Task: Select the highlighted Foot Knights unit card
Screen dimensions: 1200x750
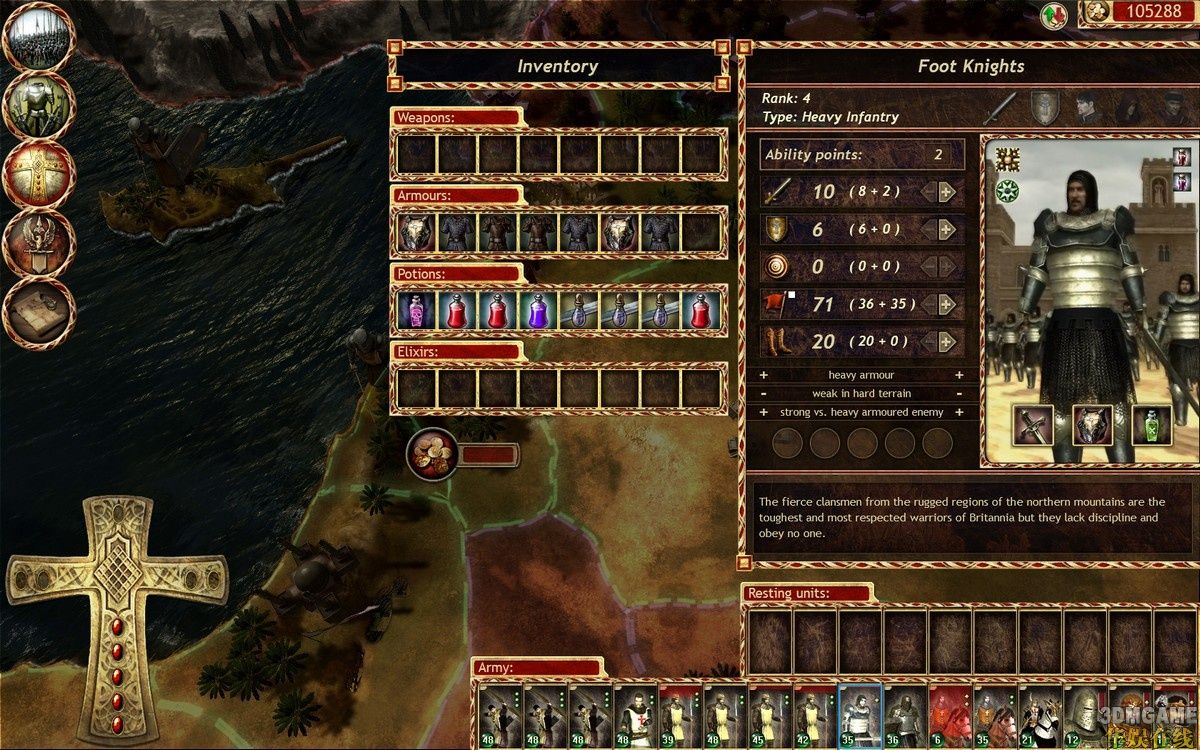Action: (861, 716)
